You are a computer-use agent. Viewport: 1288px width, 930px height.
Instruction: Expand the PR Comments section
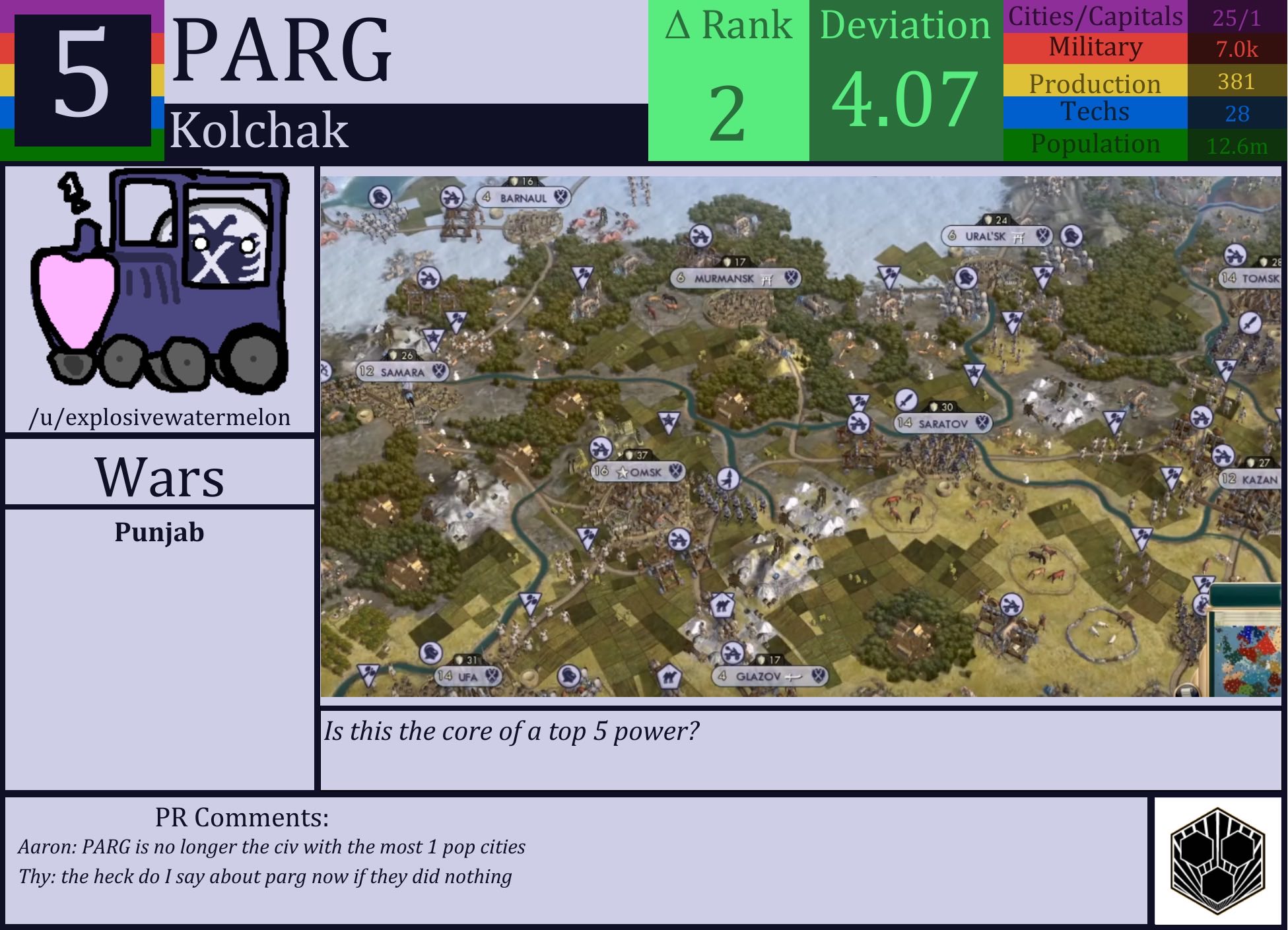241,818
